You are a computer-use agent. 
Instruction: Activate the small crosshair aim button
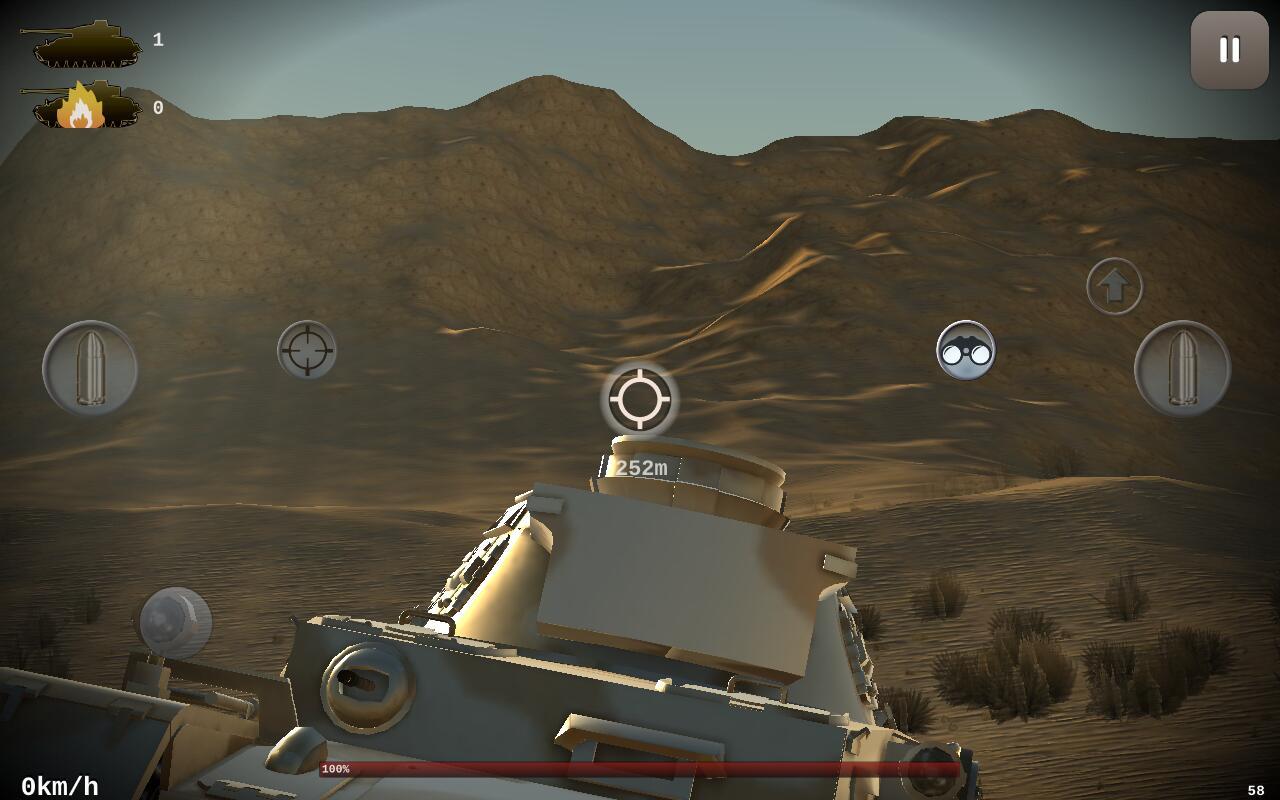tap(307, 350)
